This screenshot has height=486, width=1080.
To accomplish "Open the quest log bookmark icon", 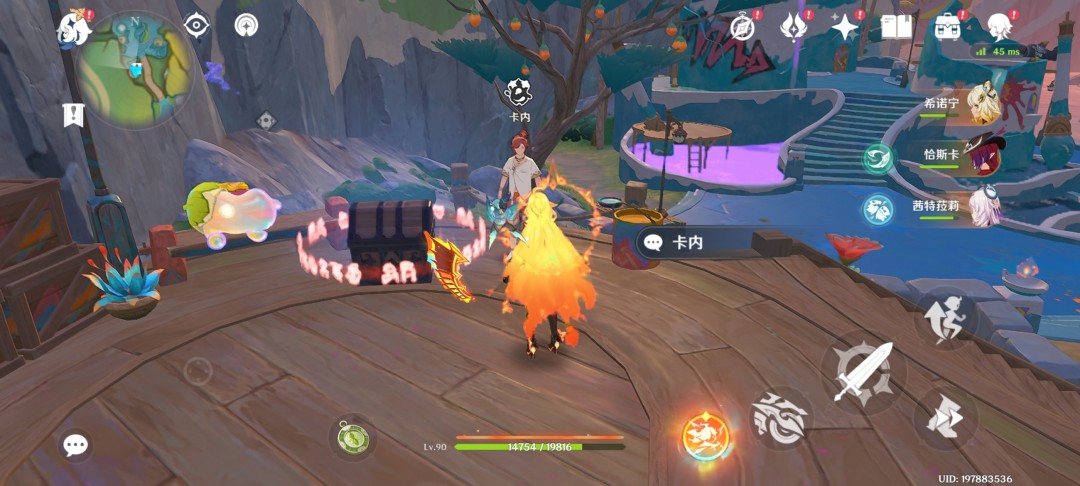I will [x=73, y=114].
